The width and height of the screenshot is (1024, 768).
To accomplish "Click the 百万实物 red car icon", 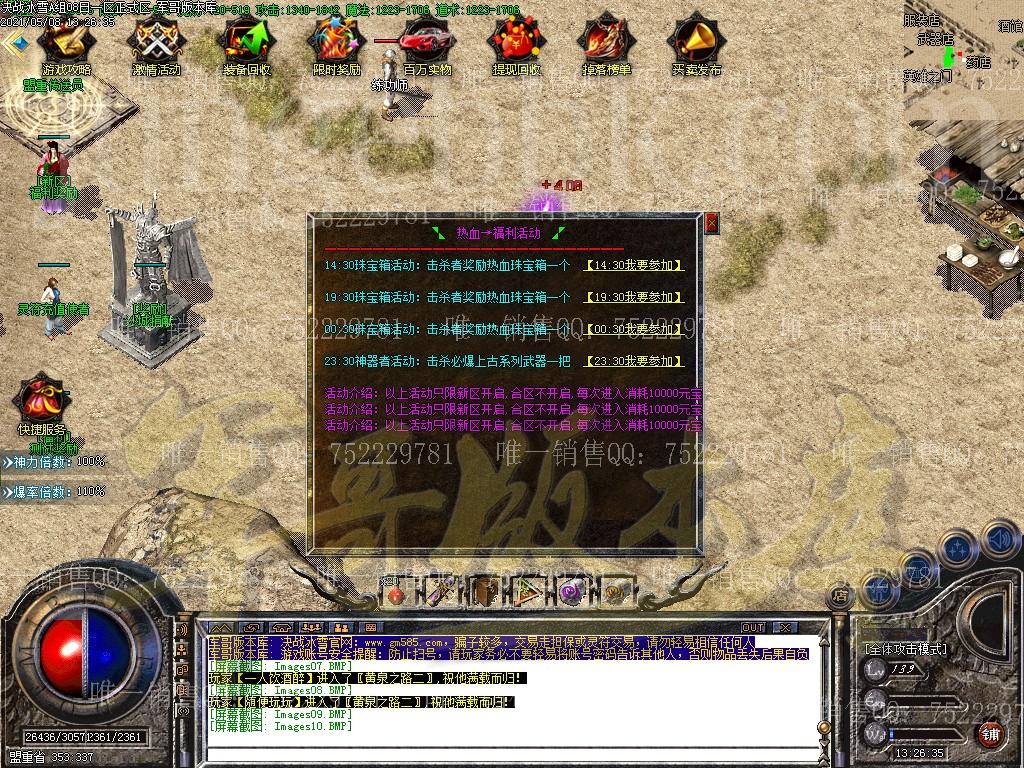I will (427, 44).
